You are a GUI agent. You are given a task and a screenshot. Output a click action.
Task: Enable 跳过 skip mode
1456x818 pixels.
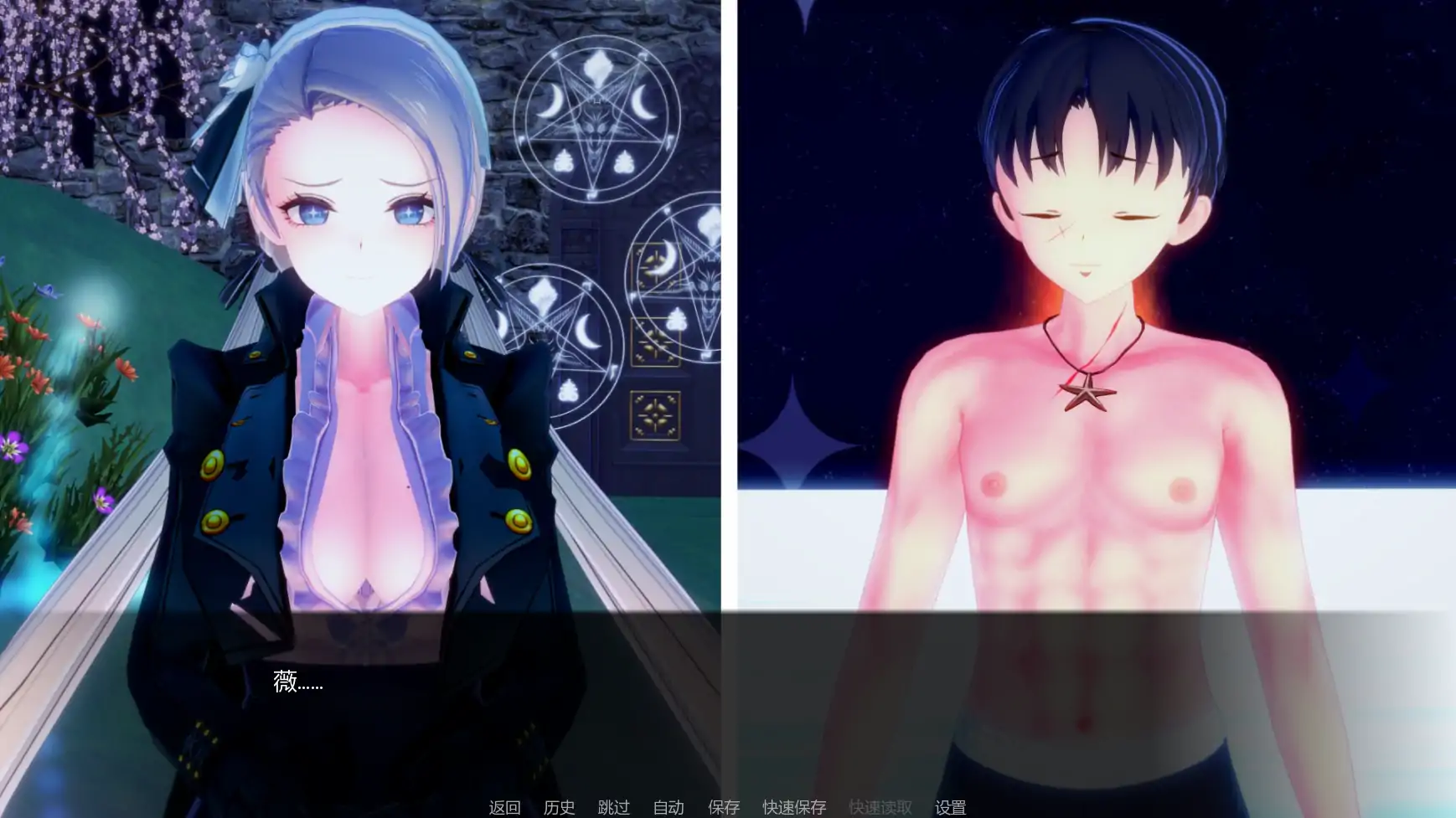(x=614, y=808)
